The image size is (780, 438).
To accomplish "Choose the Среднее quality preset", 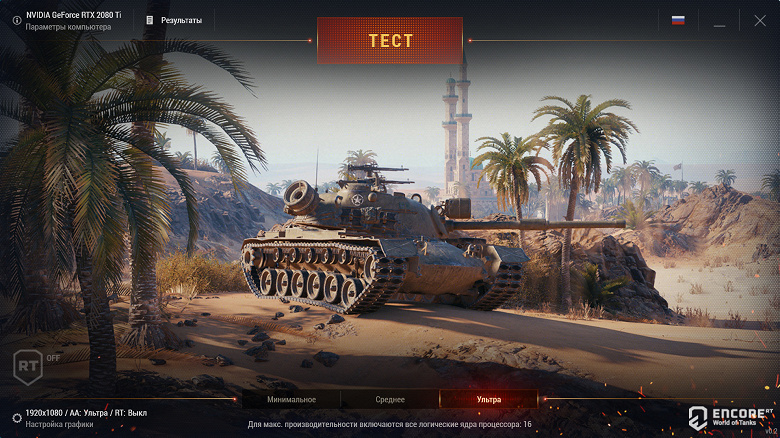I will tap(390, 399).
